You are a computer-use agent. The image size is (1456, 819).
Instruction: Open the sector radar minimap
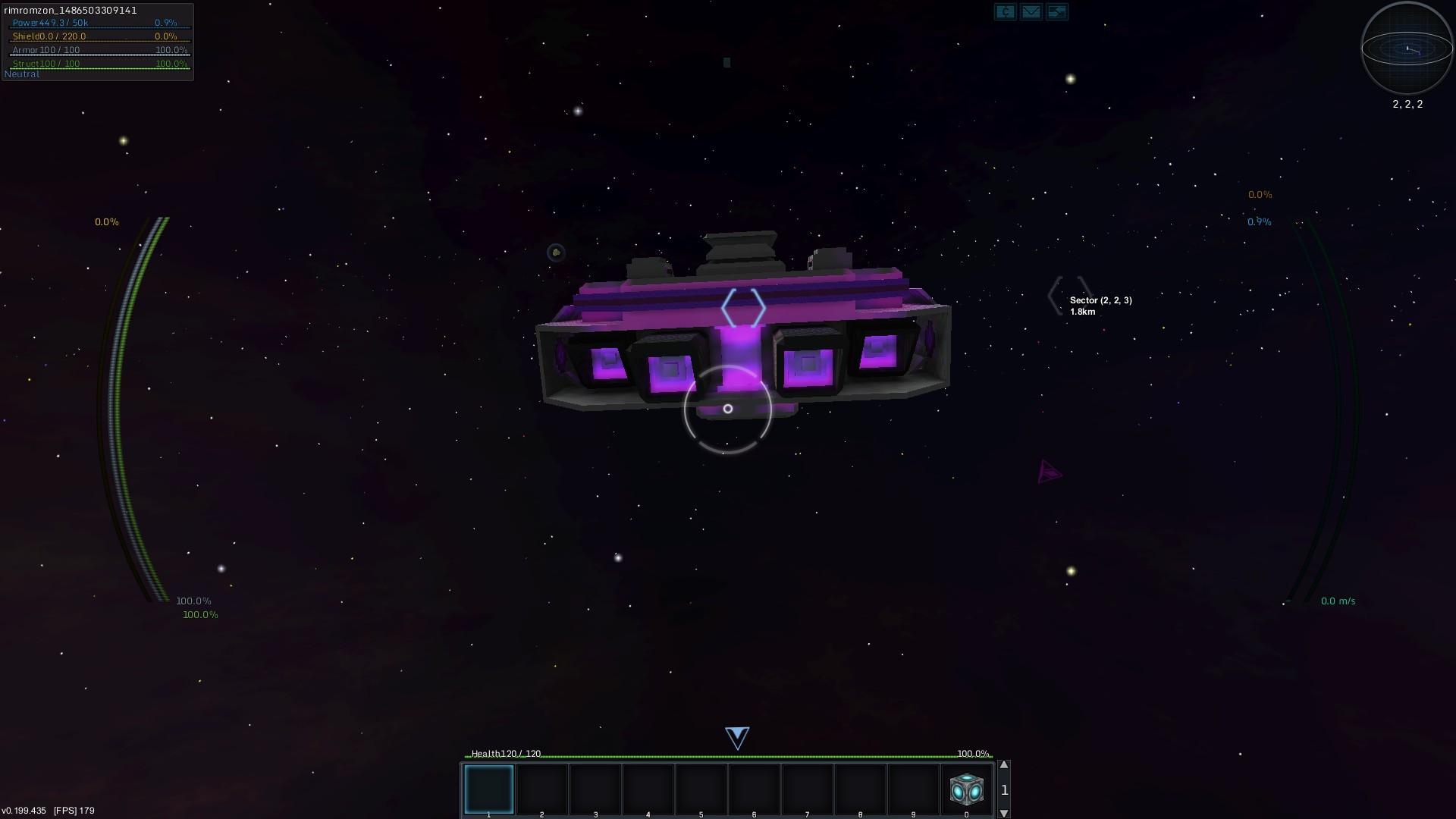(x=1407, y=49)
